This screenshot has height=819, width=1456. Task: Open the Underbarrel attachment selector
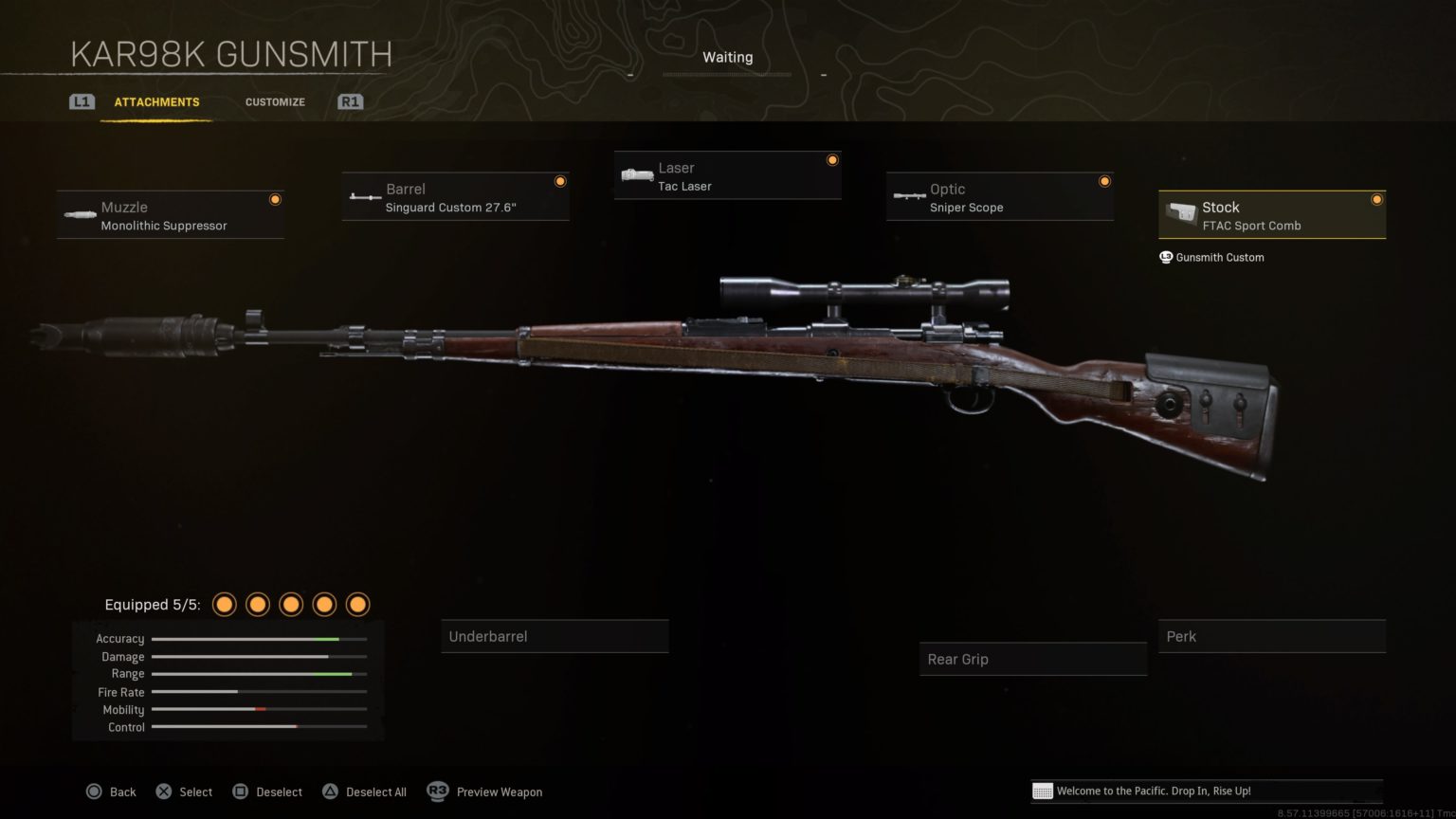(x=555, y=636)
